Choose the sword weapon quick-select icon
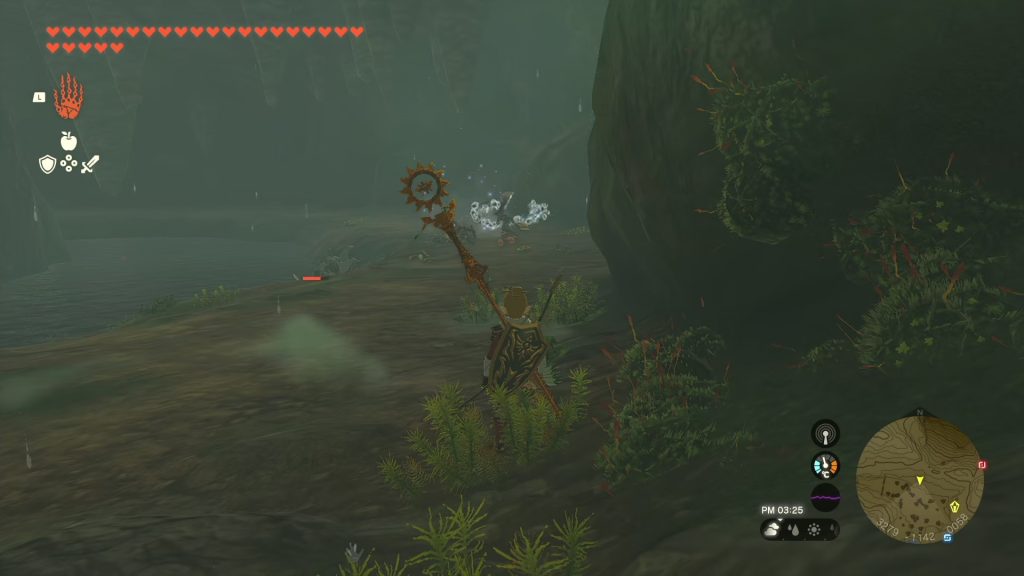The width and height of the screenshot is (1024, 576). pos(90,164)
